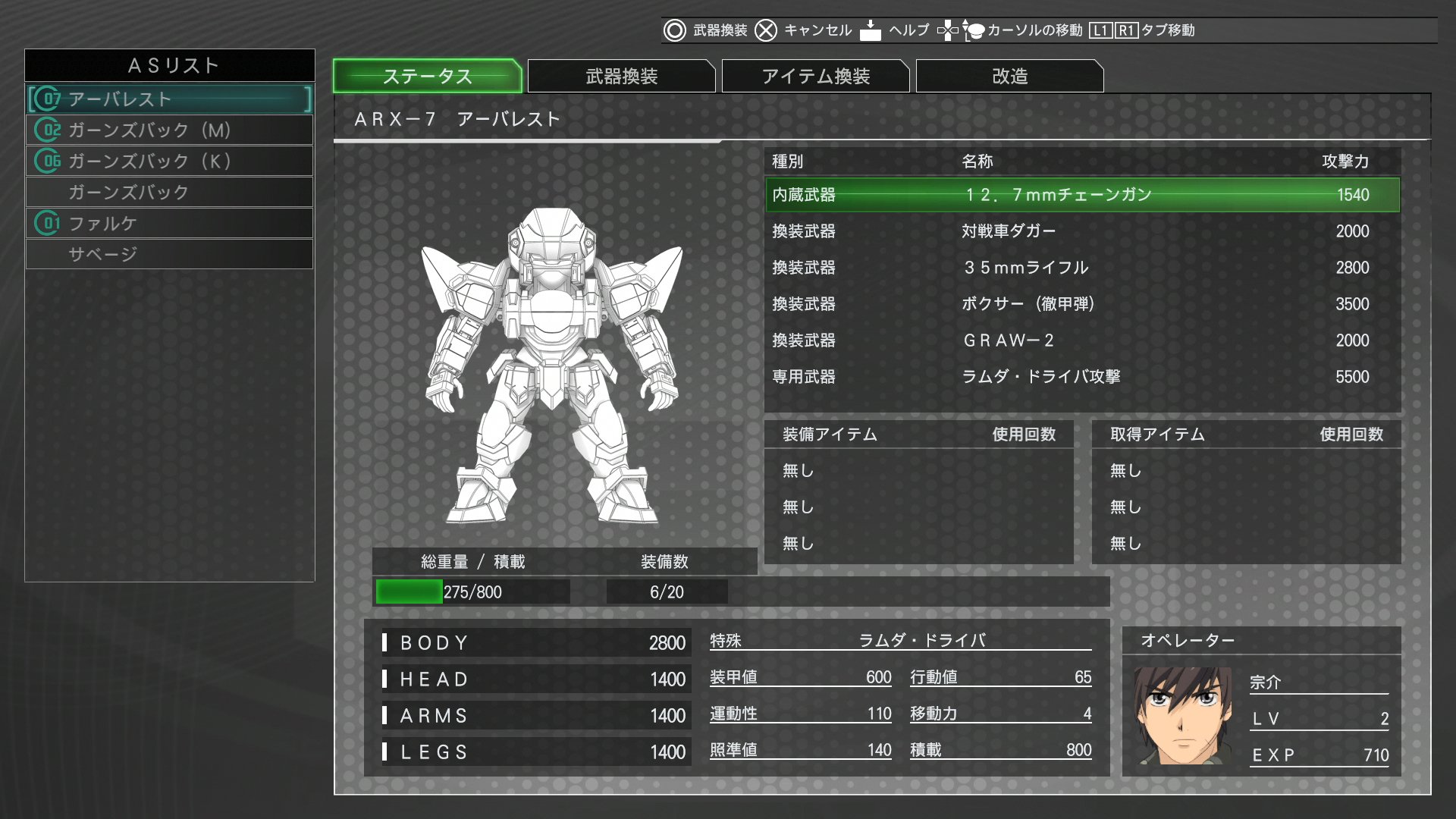Select アーバレスト in the AS list
The height and width of the screenshot is (819, 1456).
click(x=170, y=99)
